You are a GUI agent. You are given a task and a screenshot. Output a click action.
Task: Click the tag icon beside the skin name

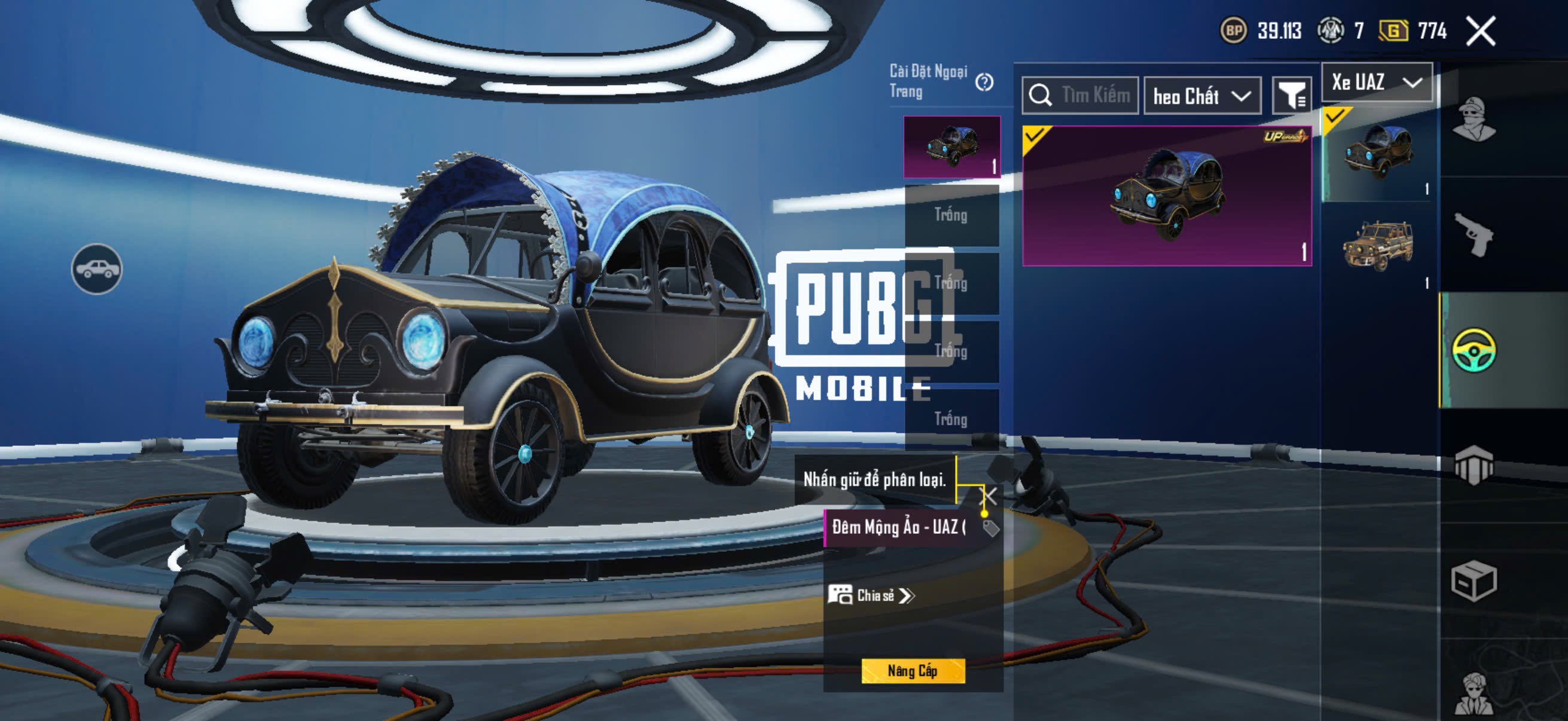pyautogui.click(x=991, y=527)
